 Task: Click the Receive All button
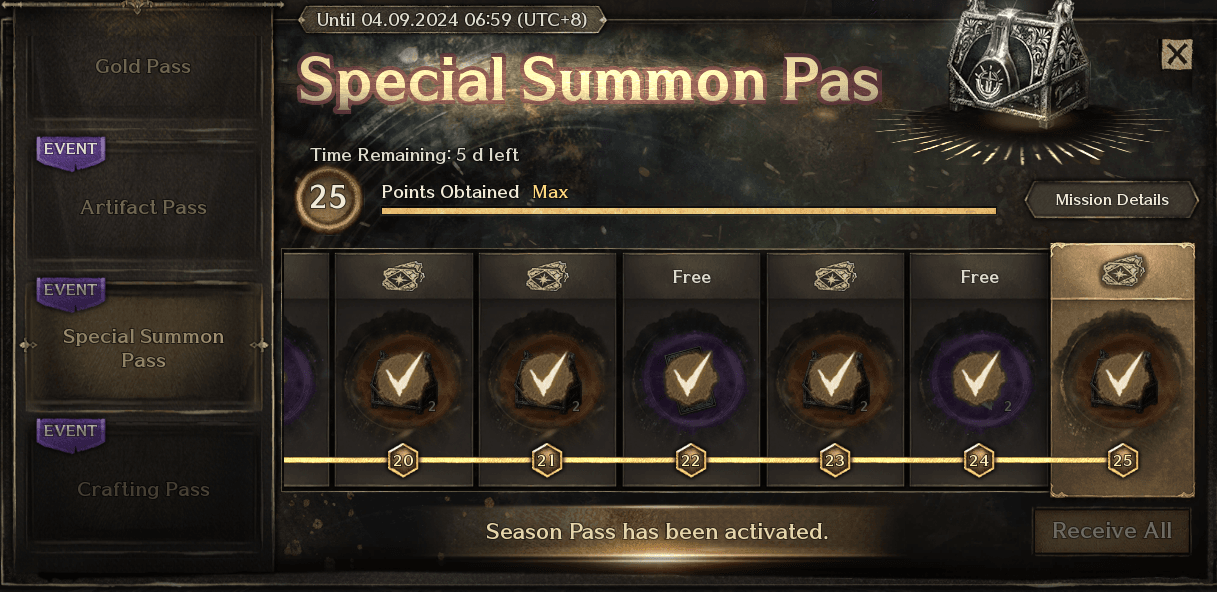click(x=1111, y=530)
